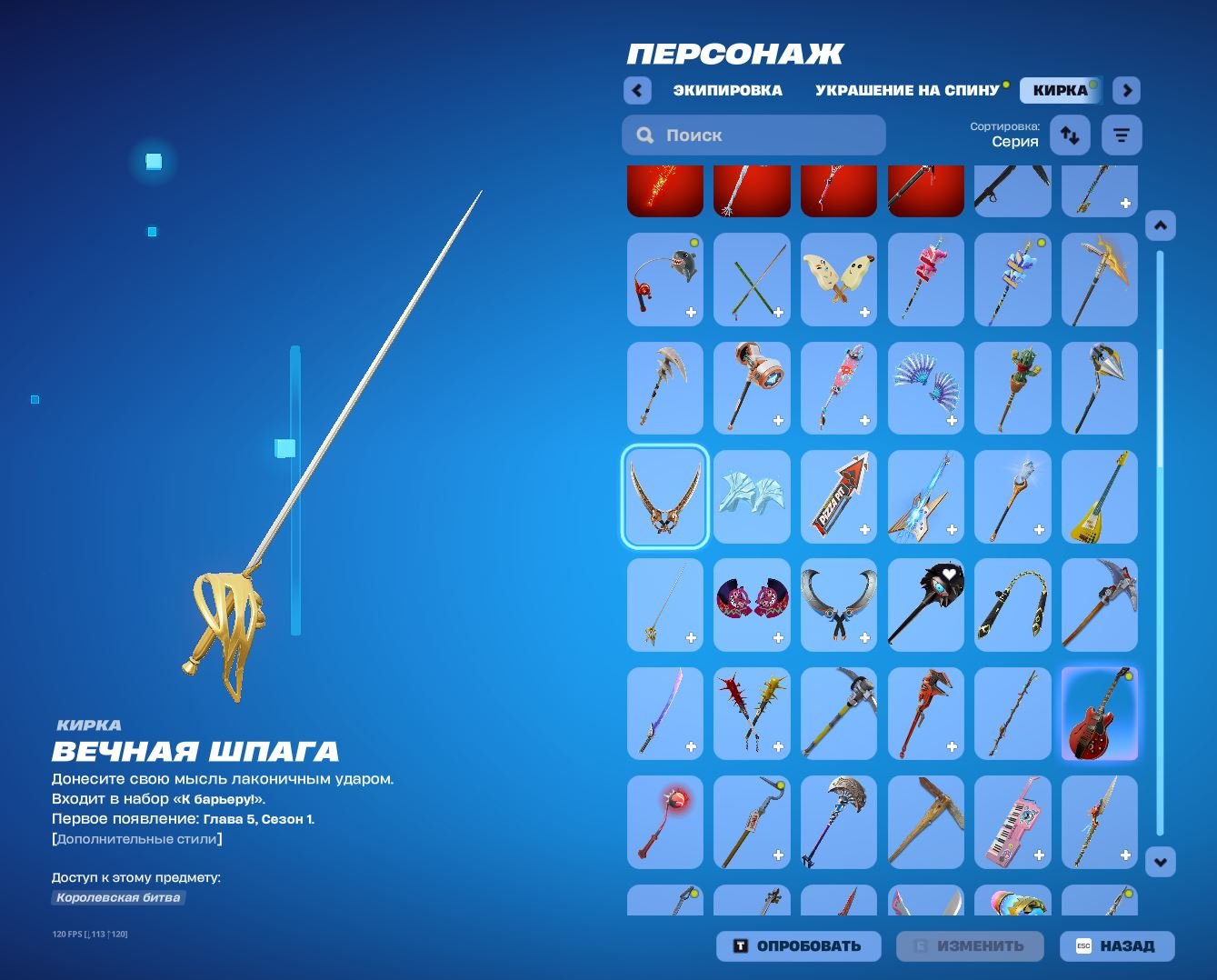Click the left chevron before ЭКИПИРОВКА
This screenshot has height=980, width=1217.
point(637,90)
